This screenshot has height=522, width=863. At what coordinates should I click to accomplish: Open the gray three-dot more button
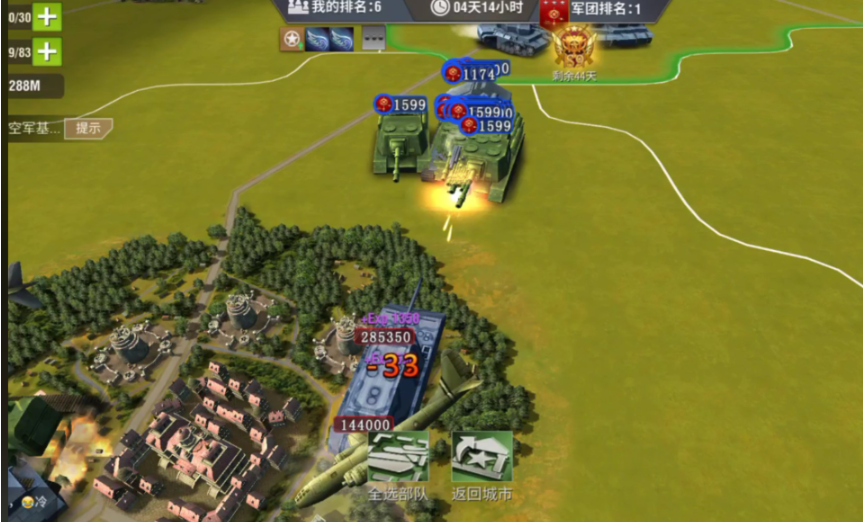pos(372,39)
